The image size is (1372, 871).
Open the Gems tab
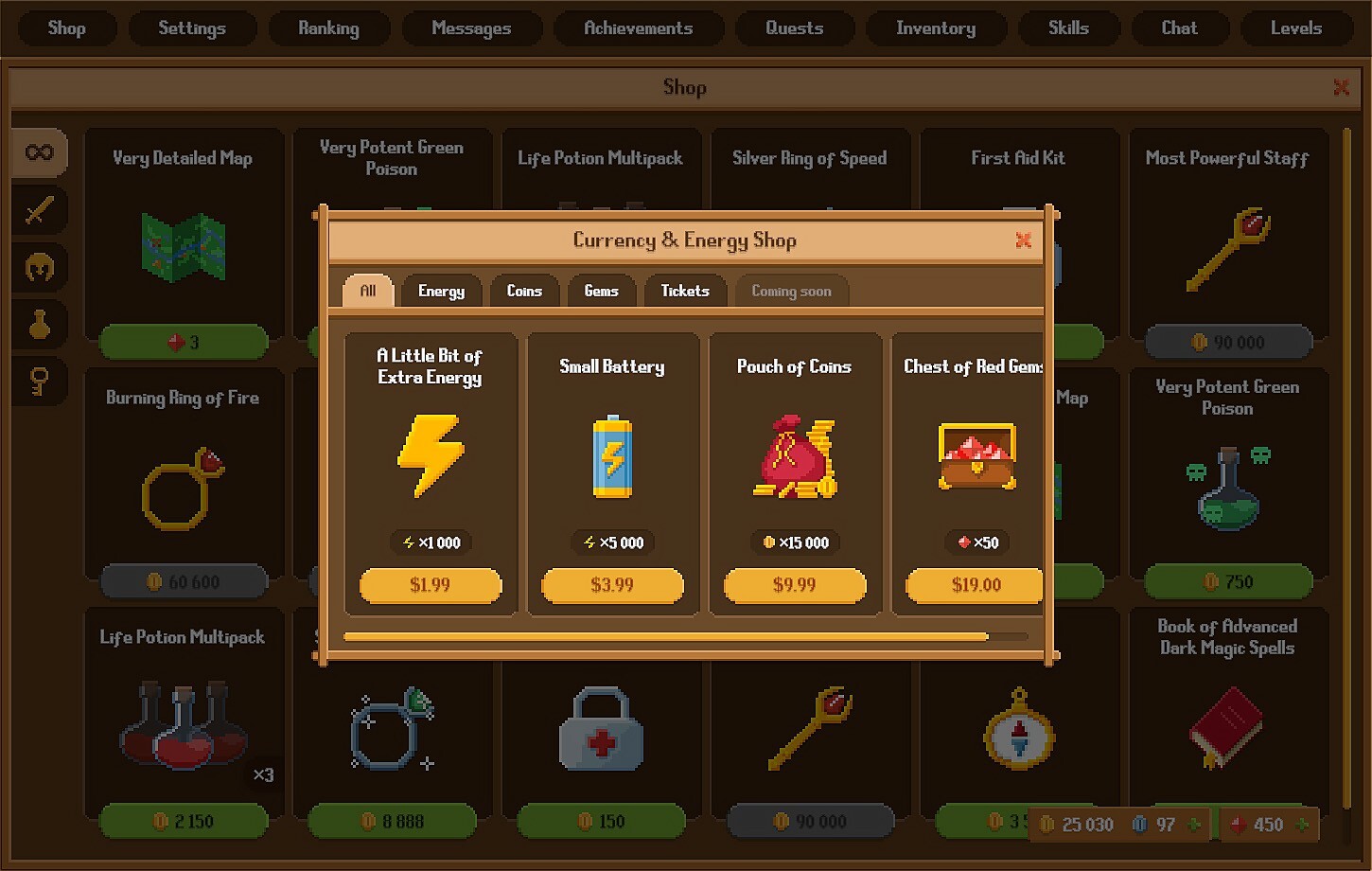tap(602, 291)
